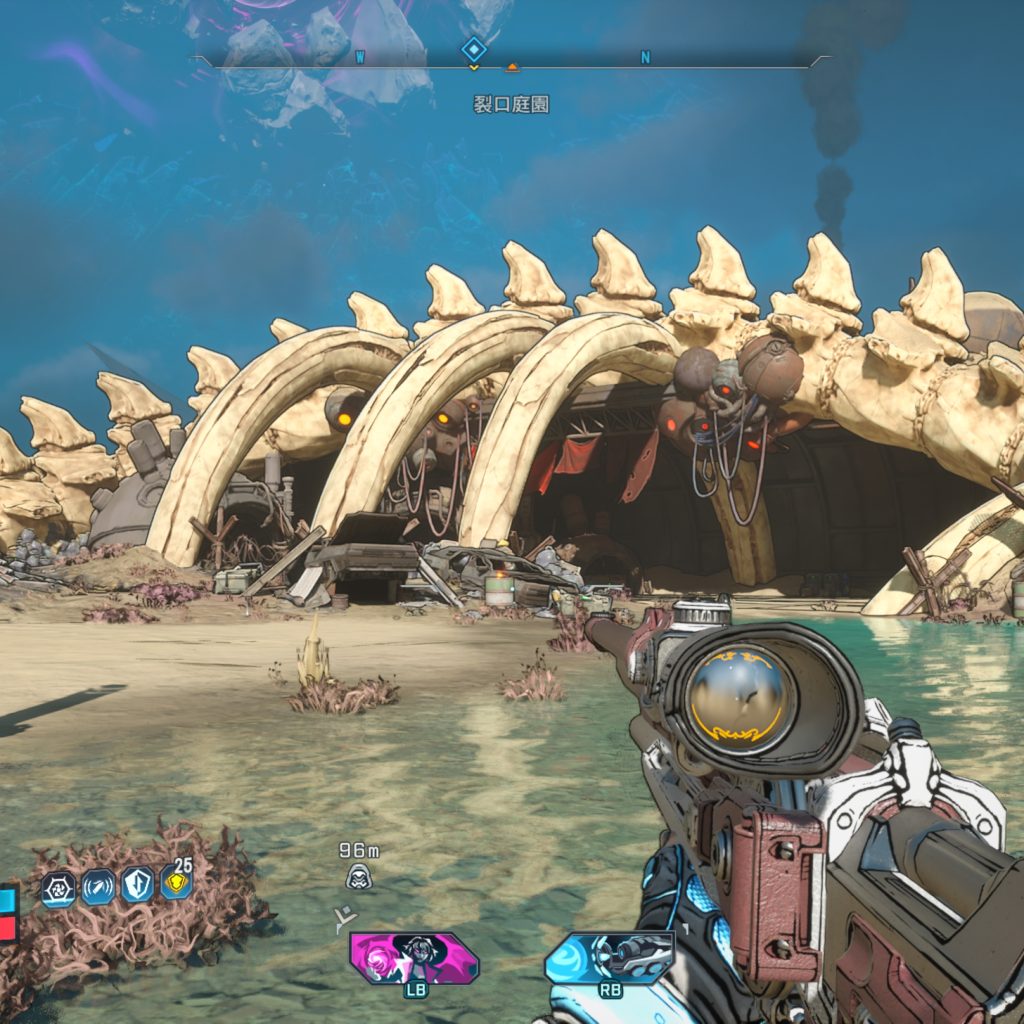Image resolution: width=1024 pixels, height=1024 pixels.
Task: Activate the pink action skill icon
Action: click(413, 957)
